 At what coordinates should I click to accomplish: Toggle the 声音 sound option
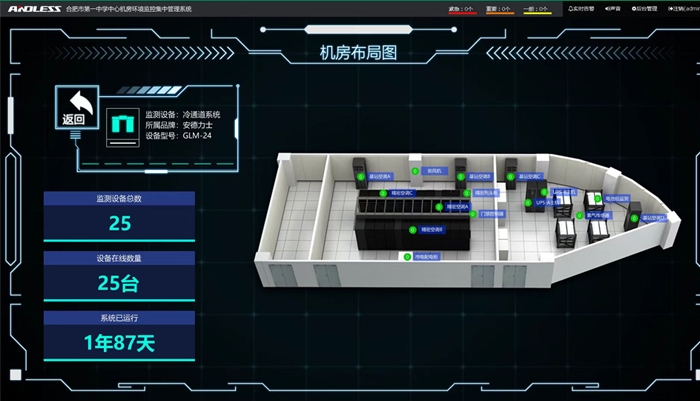click(x=613, y=8)
